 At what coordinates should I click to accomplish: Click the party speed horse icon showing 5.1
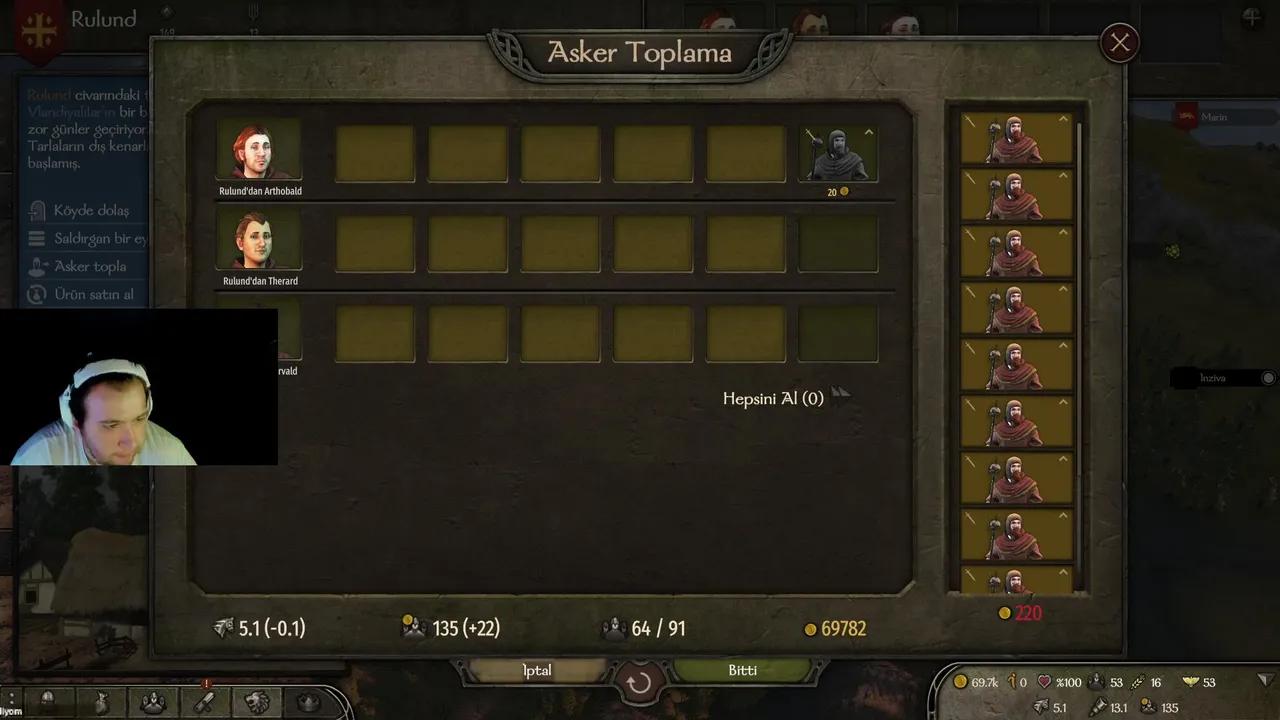click(x=1042, y=707)
